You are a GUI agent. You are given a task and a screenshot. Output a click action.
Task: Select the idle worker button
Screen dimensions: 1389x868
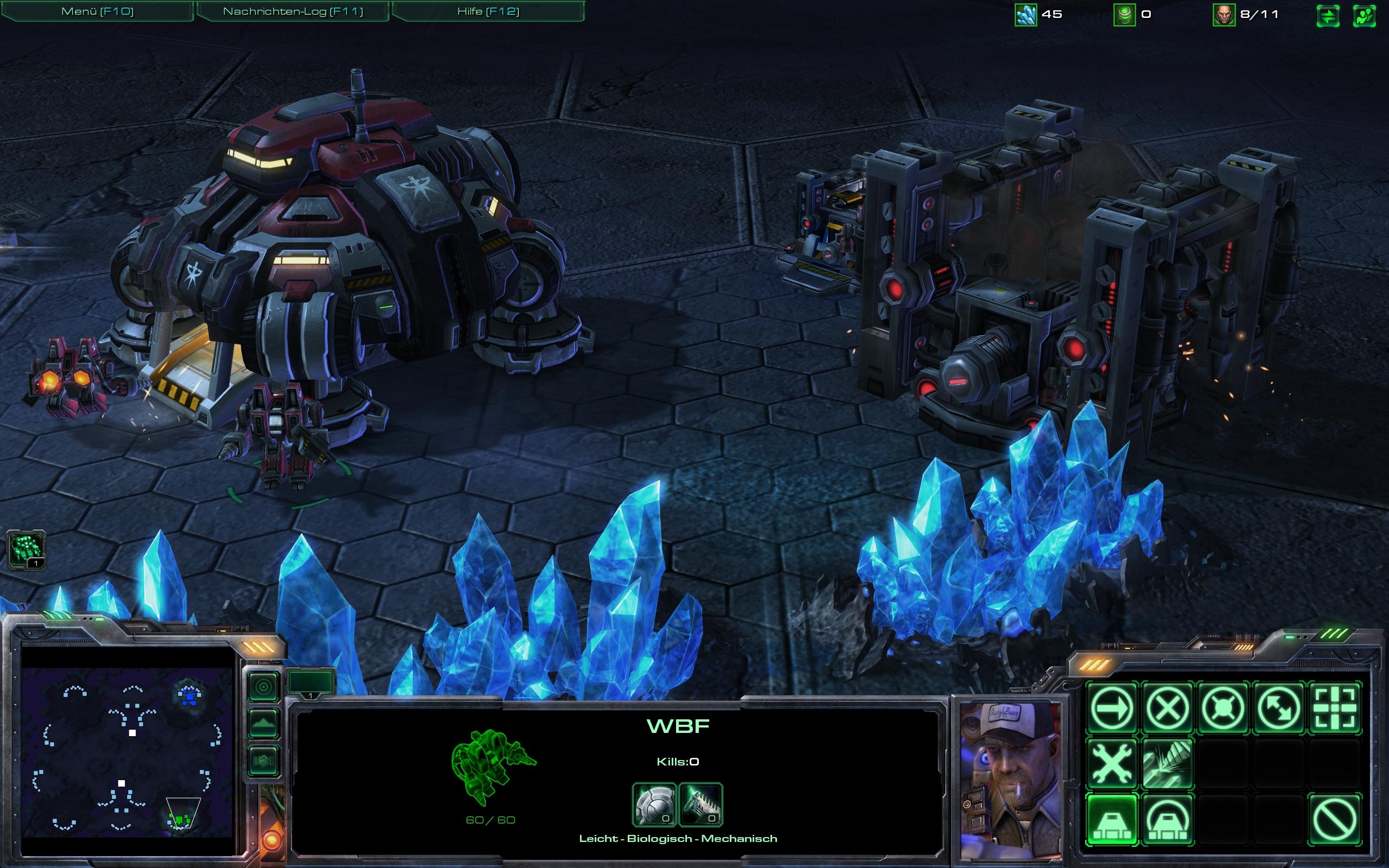(x=26, y=550)
